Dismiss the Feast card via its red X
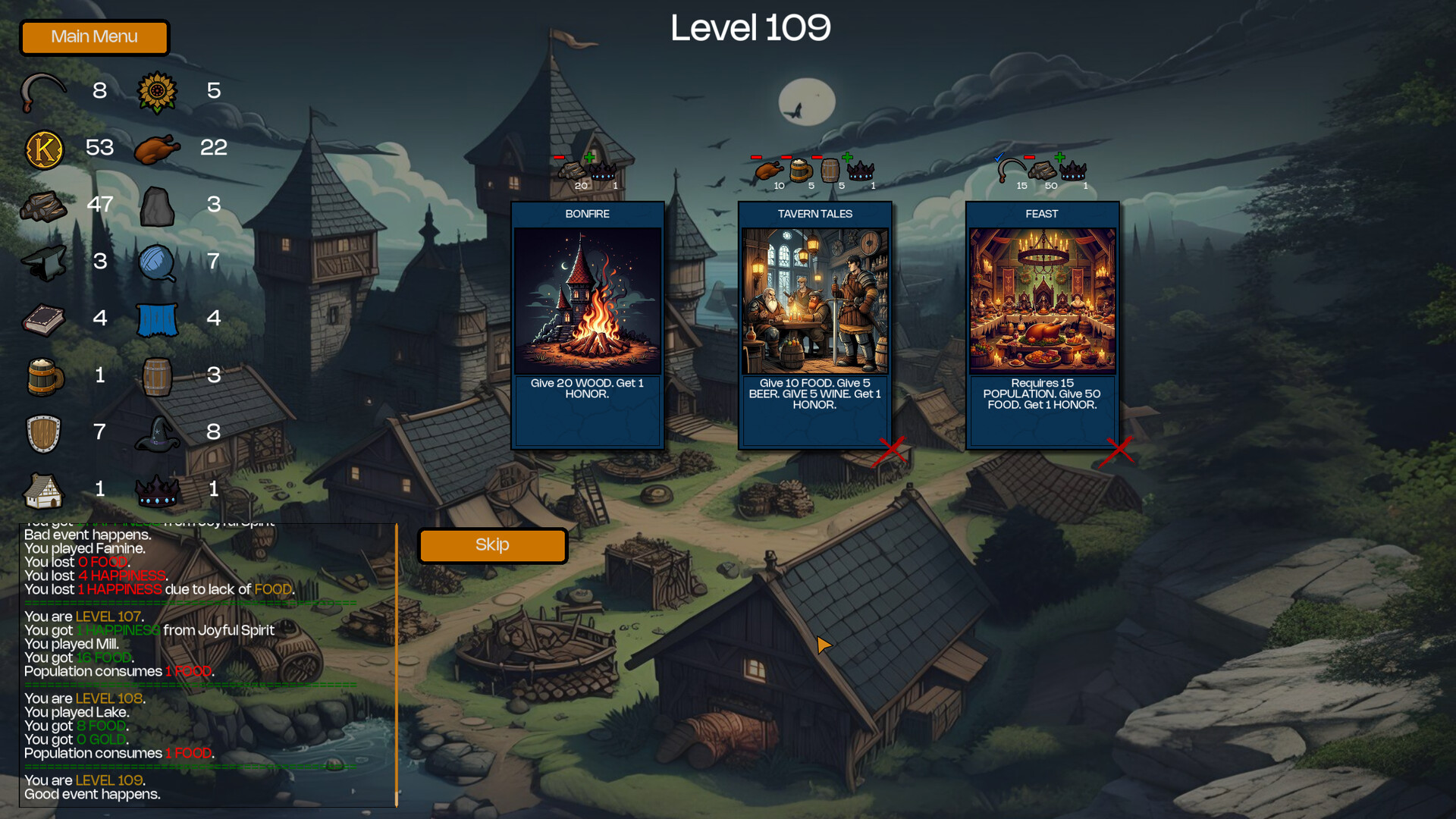 click(1121, 451)
